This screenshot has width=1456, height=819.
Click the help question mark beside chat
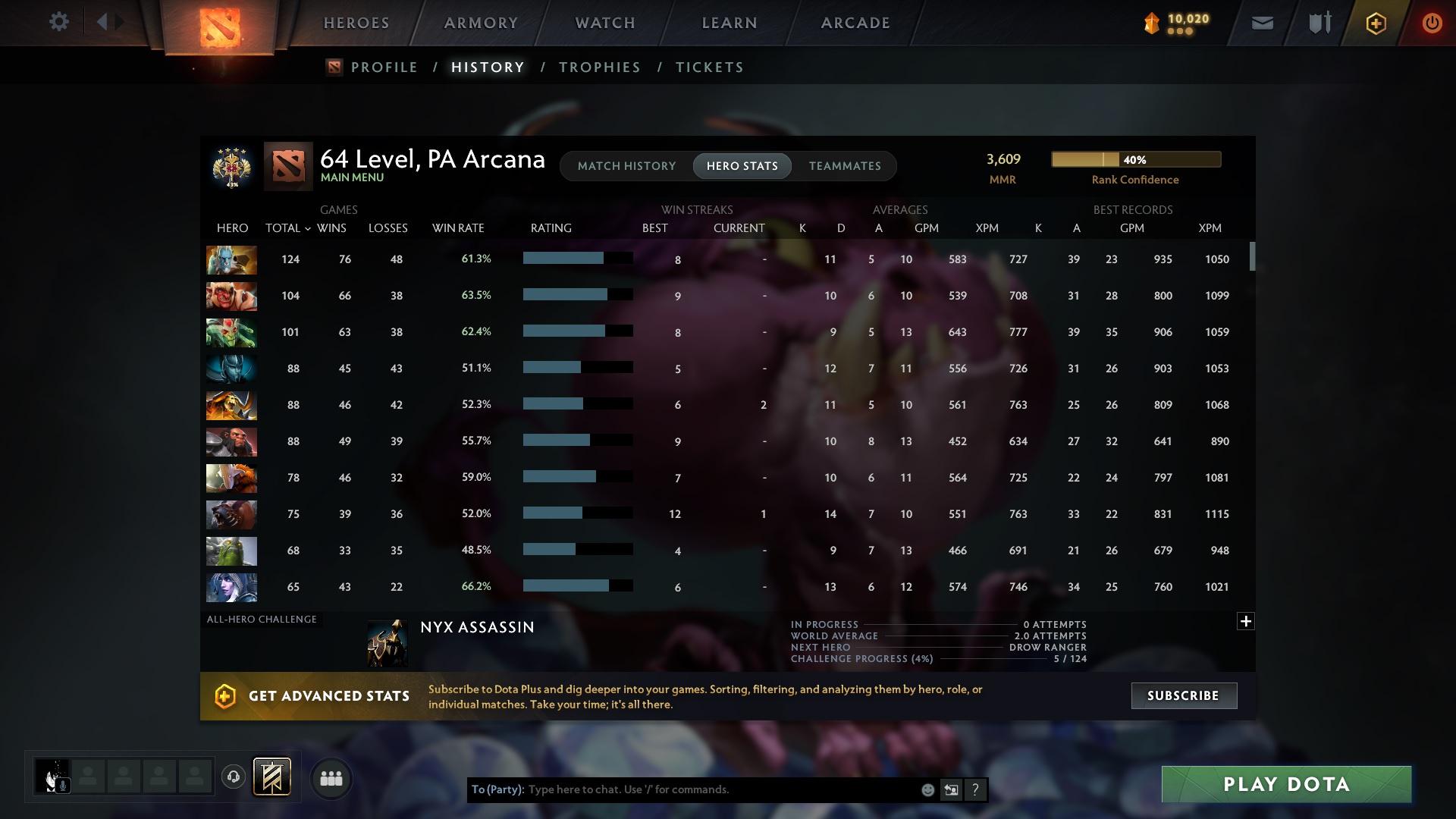[x=975, y=789]
